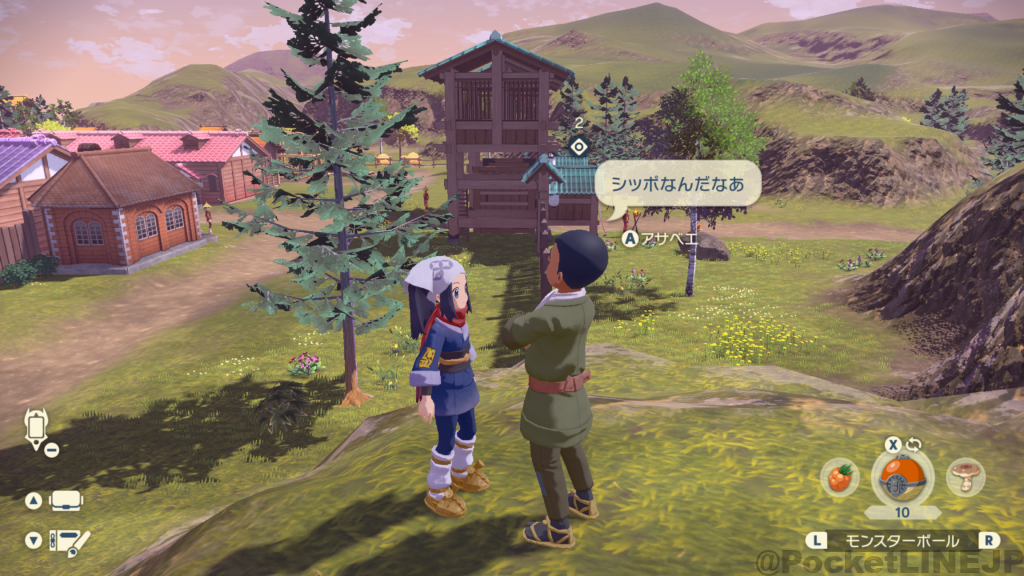The height and width of the screenshot is (576, 1024).
Task: Open the notebook and brush icon
Action: [x=68, y=541]
